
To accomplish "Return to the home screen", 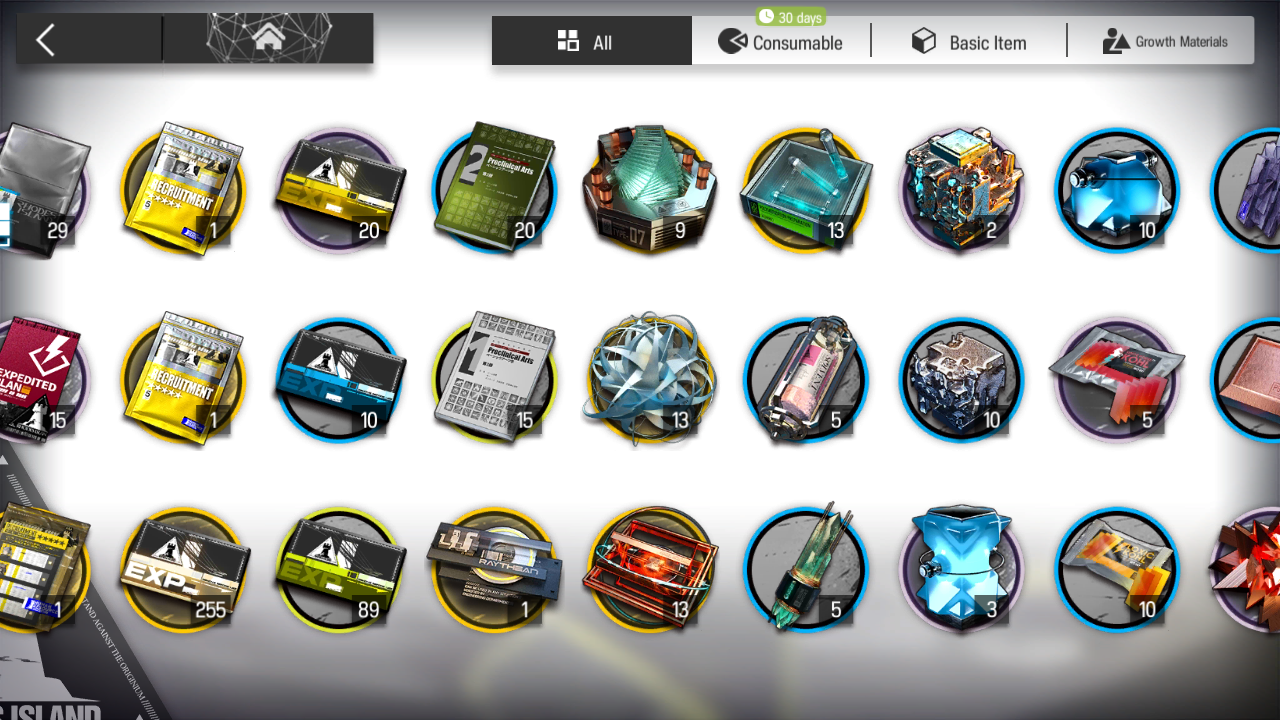I will click(x=267, y=39).
